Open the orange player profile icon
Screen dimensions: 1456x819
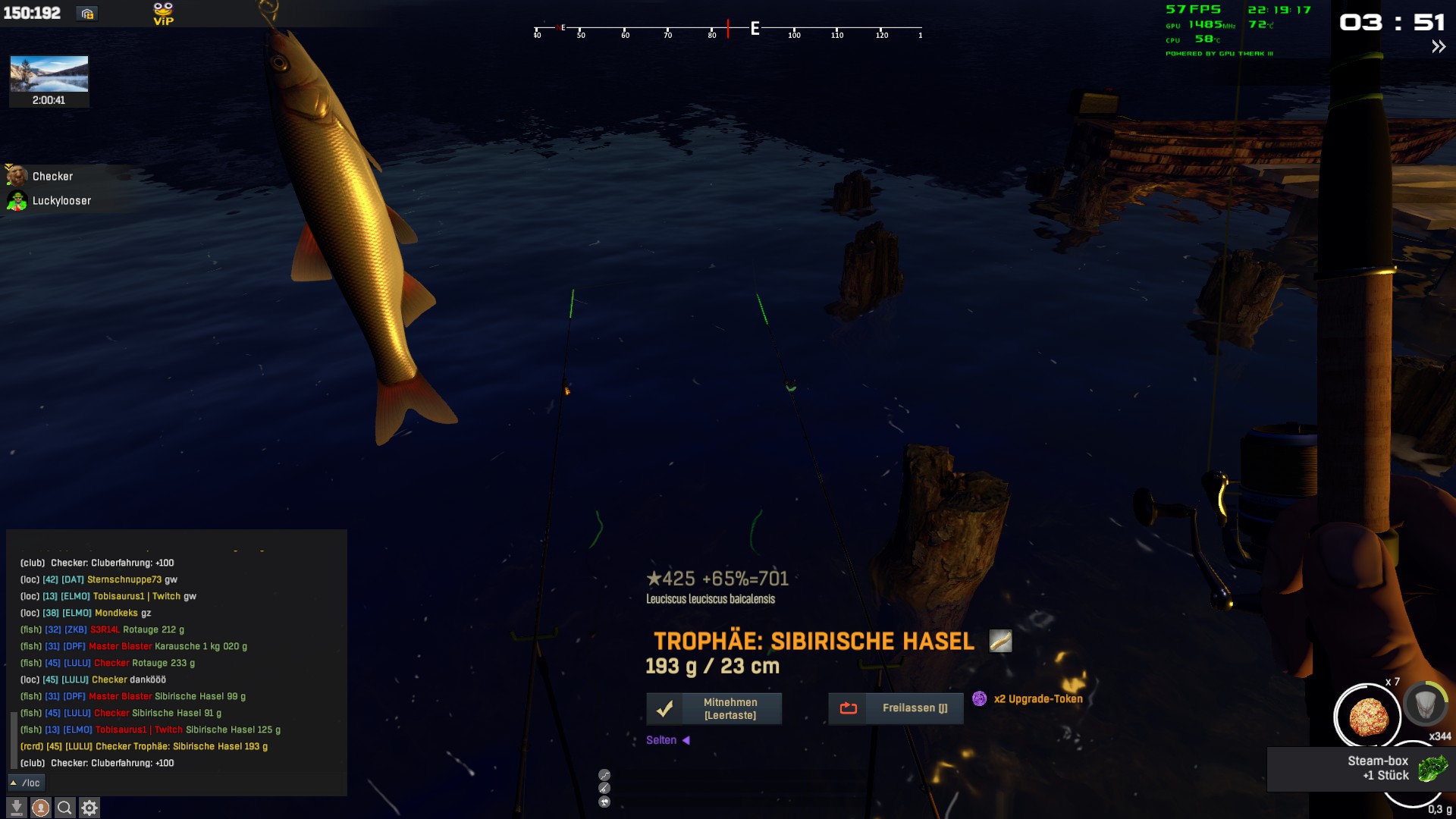pos(41,808)
